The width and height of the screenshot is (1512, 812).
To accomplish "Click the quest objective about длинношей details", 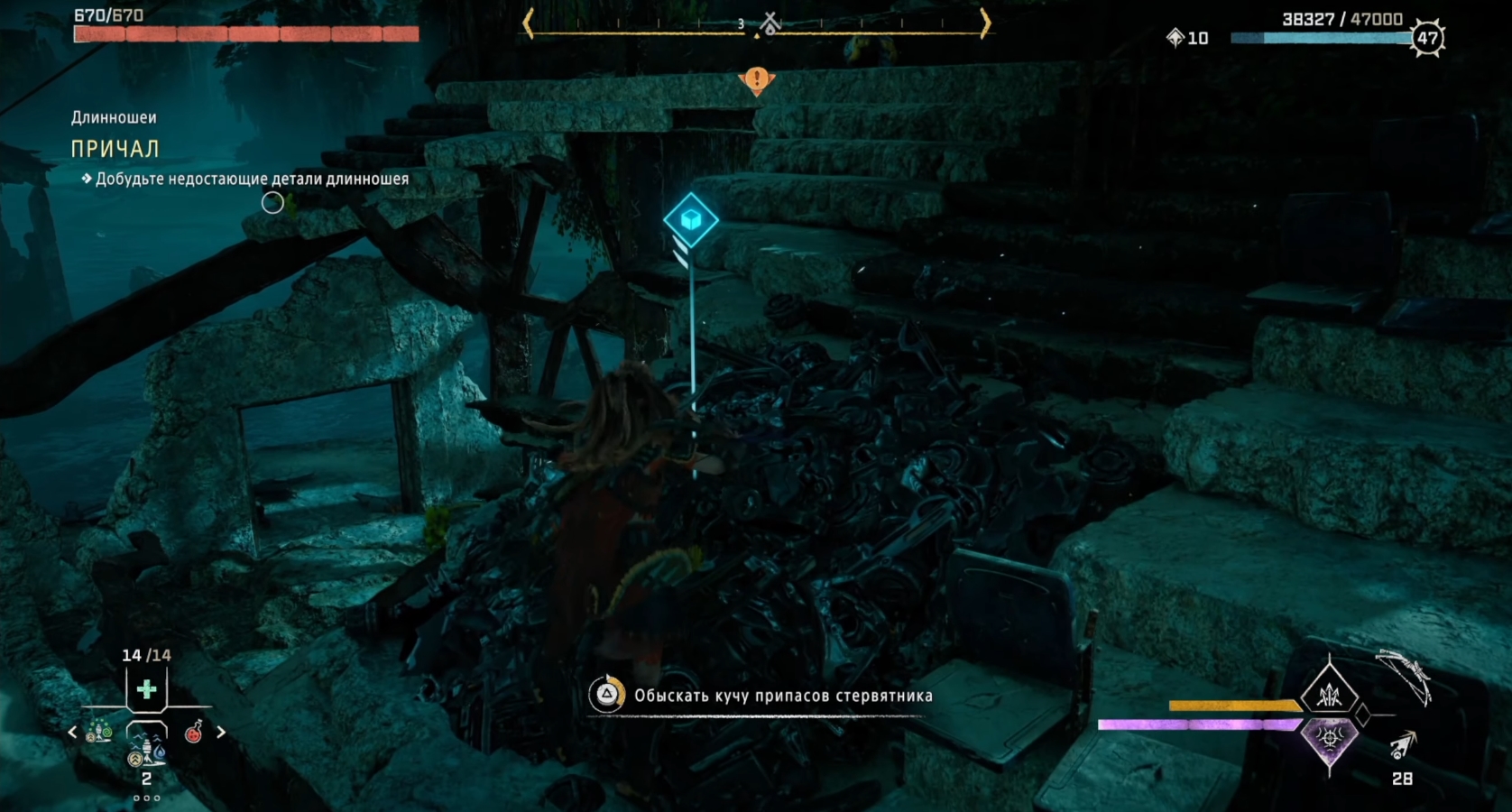I will 252,179.
